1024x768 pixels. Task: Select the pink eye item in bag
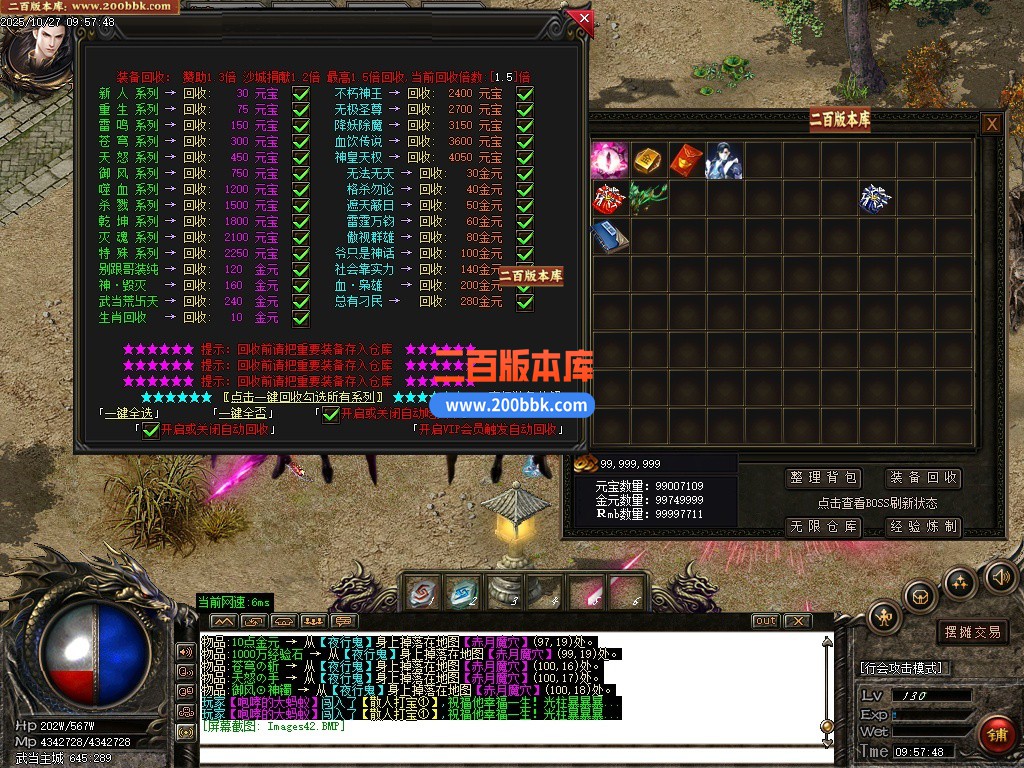pyautogui.click(x=609, y=160)
